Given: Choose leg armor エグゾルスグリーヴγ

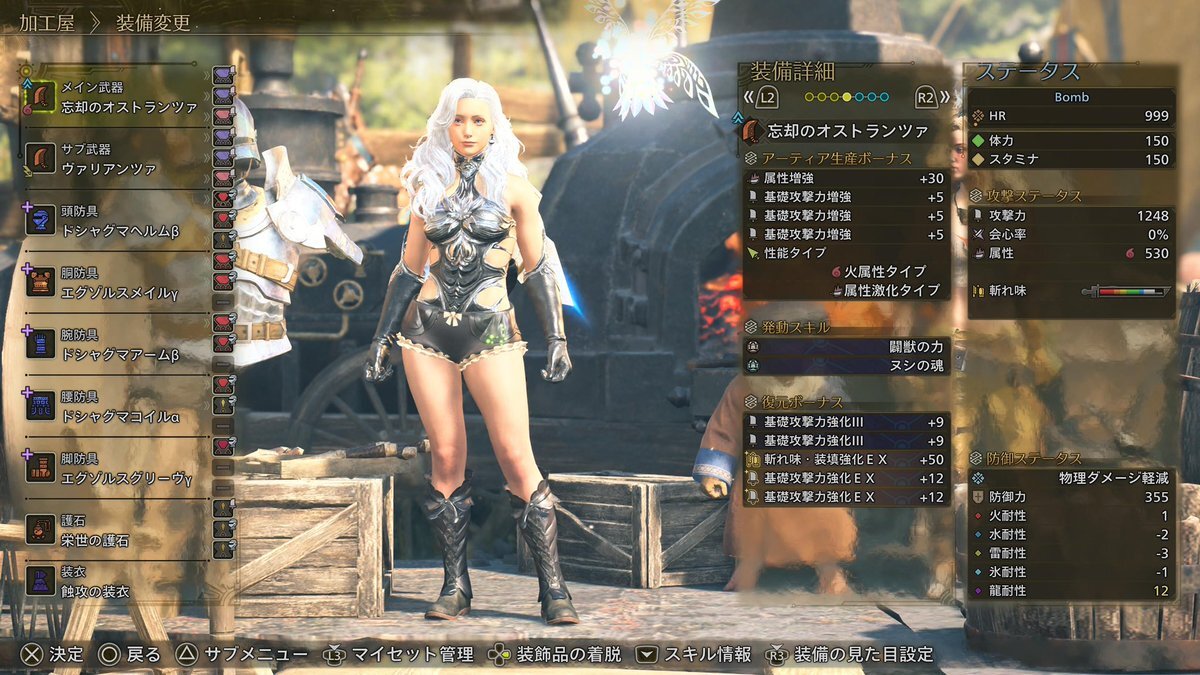Looking at the screenshot, I should 115,469.
